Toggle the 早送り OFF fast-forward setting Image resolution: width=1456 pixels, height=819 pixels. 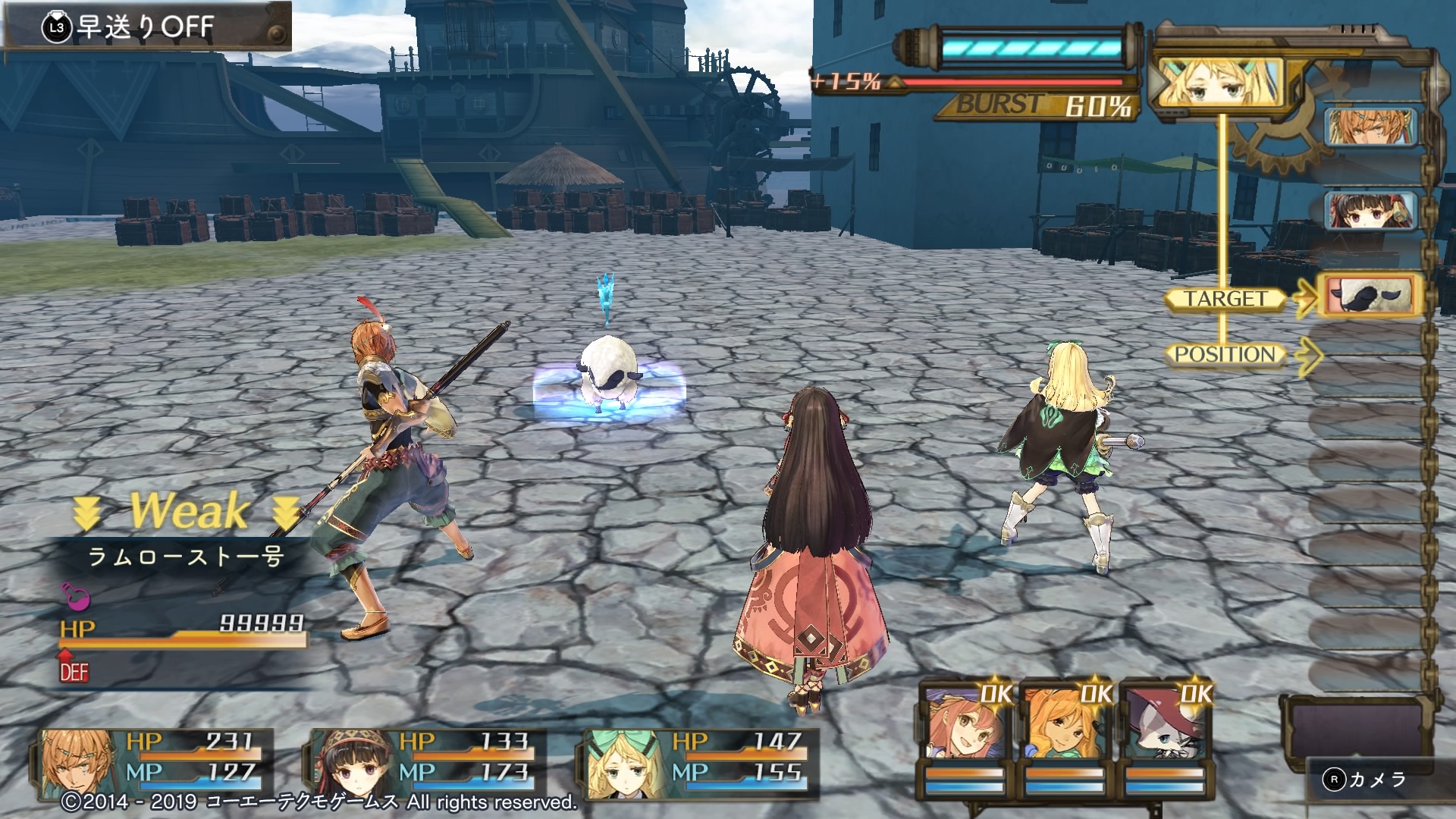pos(144,27)
